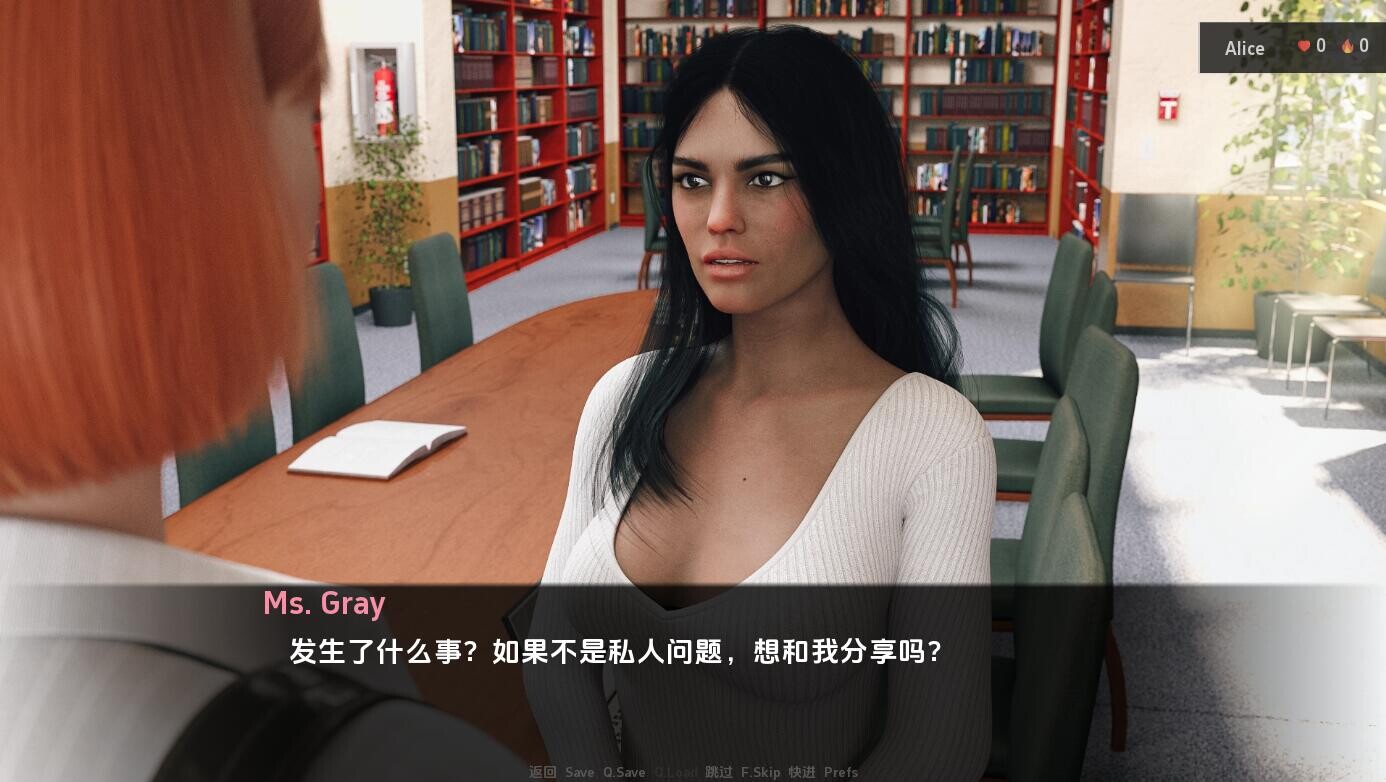Select the 快进 (Fast-forward) option
The image size is (1386, 782).
802,772
